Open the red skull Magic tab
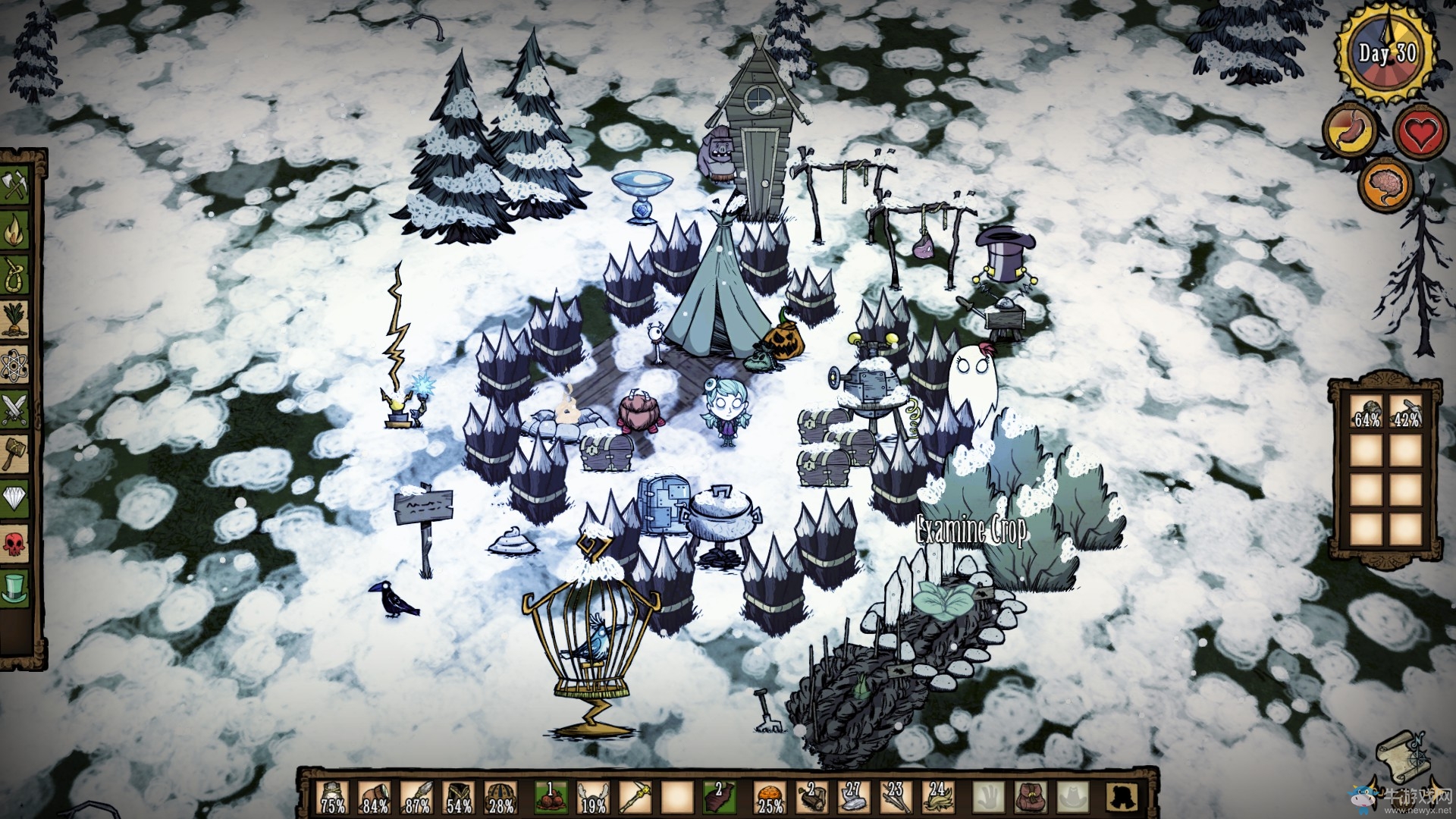Image resolution: width=1456 pixels, height=819 pixels. point(16,543)
